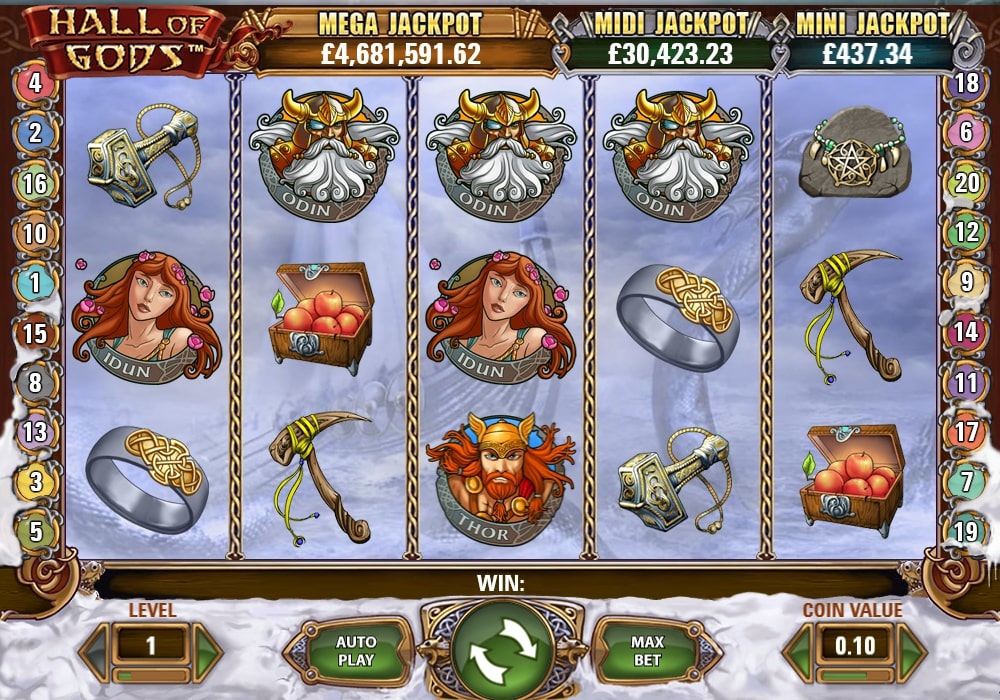Start Auto Play mode
1000x700 pixels.
coord(355,651)
